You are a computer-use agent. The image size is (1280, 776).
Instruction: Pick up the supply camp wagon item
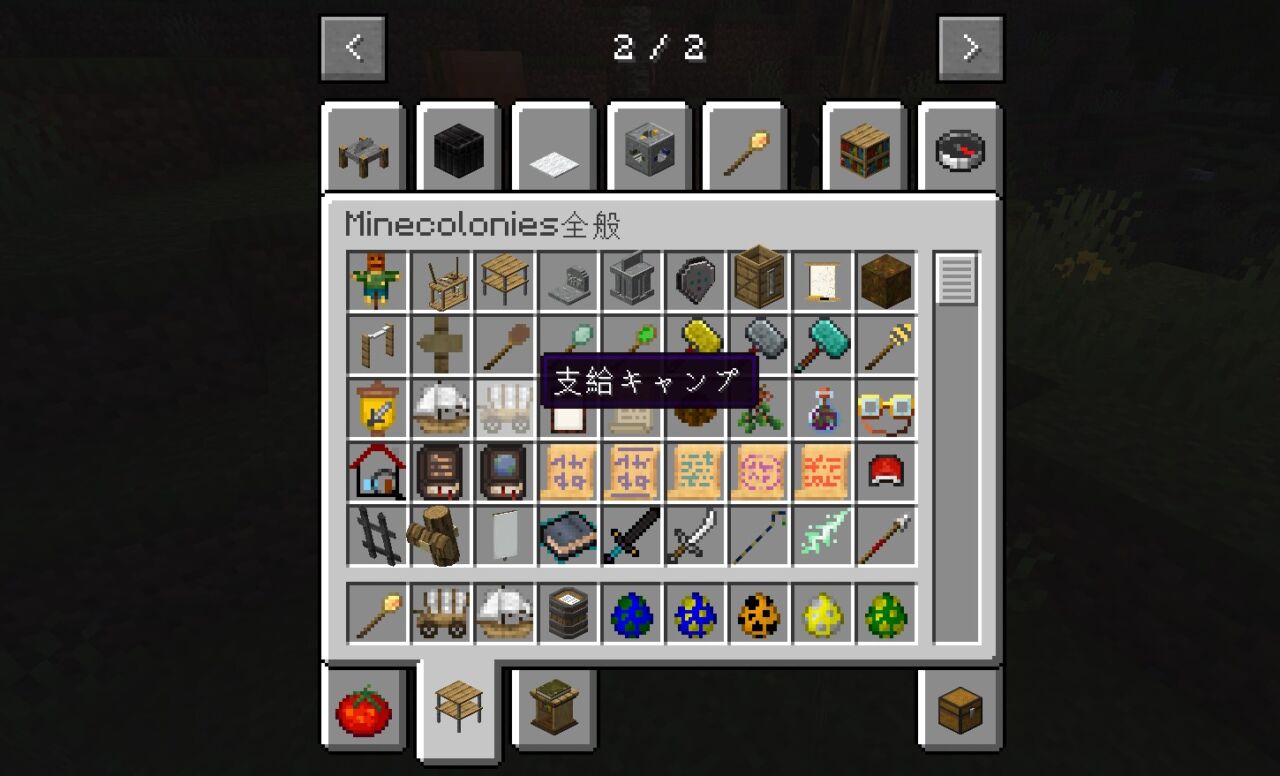[441, 613]
